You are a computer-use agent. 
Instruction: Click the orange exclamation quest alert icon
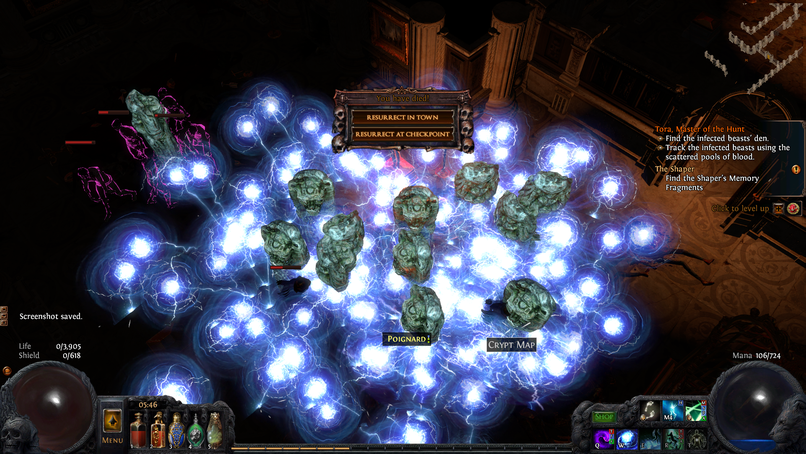point(795,171)
